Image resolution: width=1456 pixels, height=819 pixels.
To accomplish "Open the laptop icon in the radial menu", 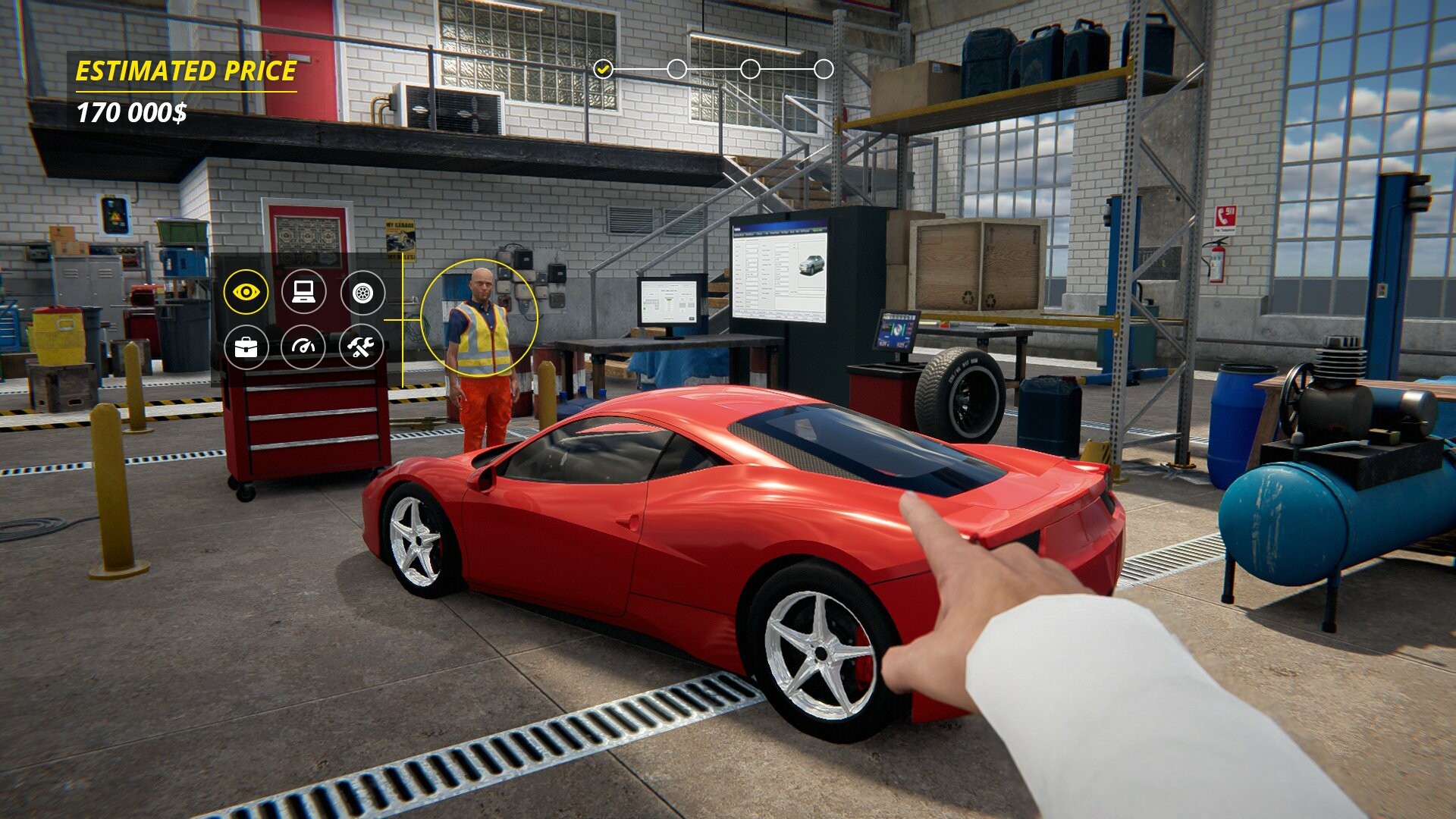I will point(303,290).
